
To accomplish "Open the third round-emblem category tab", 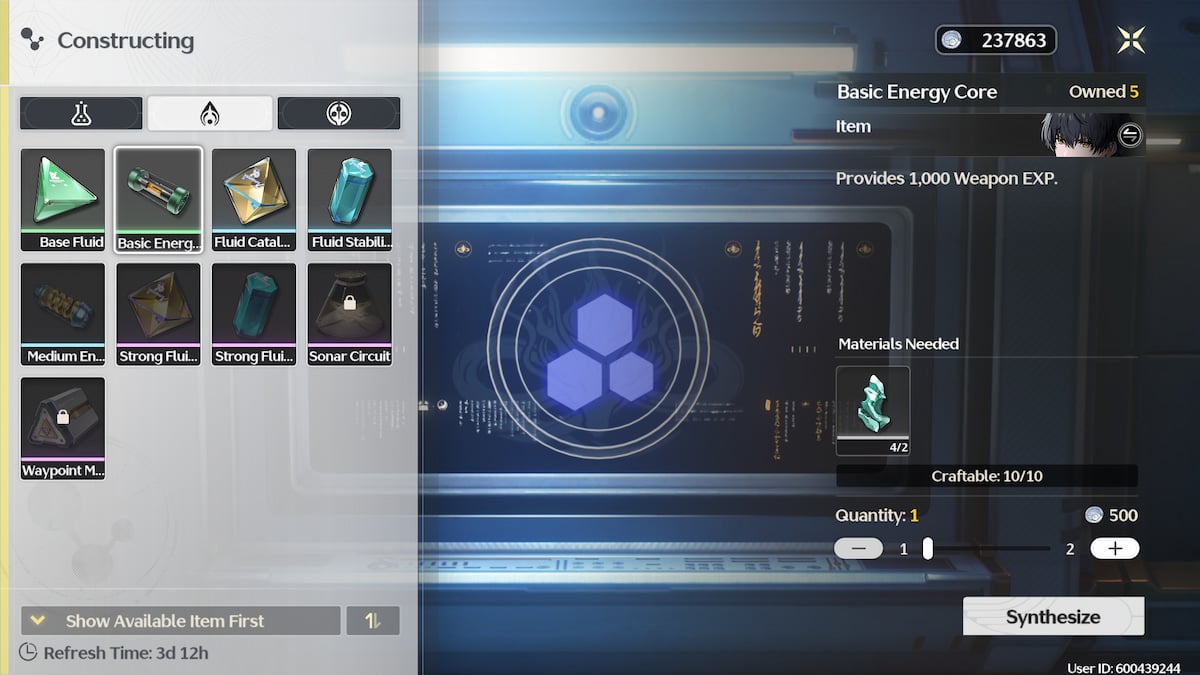I will pyautogui.click(x=339, y=114).
